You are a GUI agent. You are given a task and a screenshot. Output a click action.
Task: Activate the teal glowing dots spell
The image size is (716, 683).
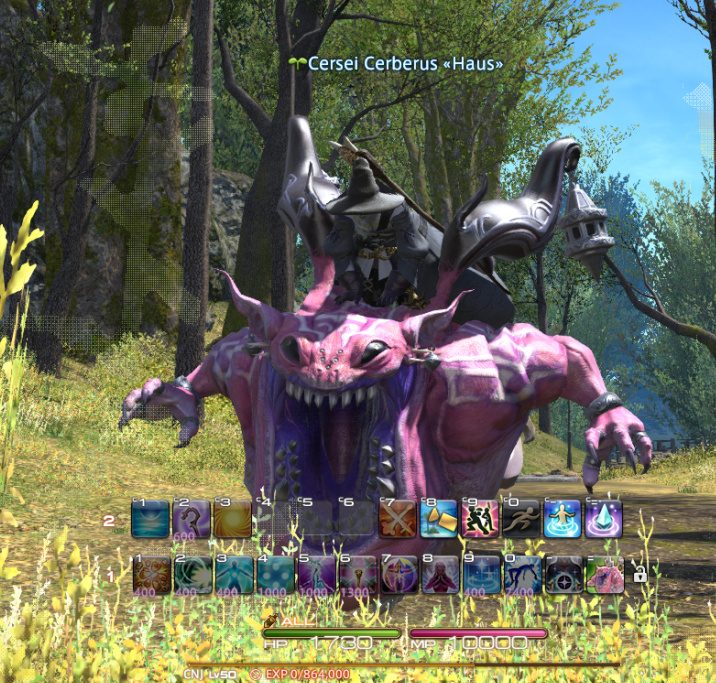pos(272,574)
